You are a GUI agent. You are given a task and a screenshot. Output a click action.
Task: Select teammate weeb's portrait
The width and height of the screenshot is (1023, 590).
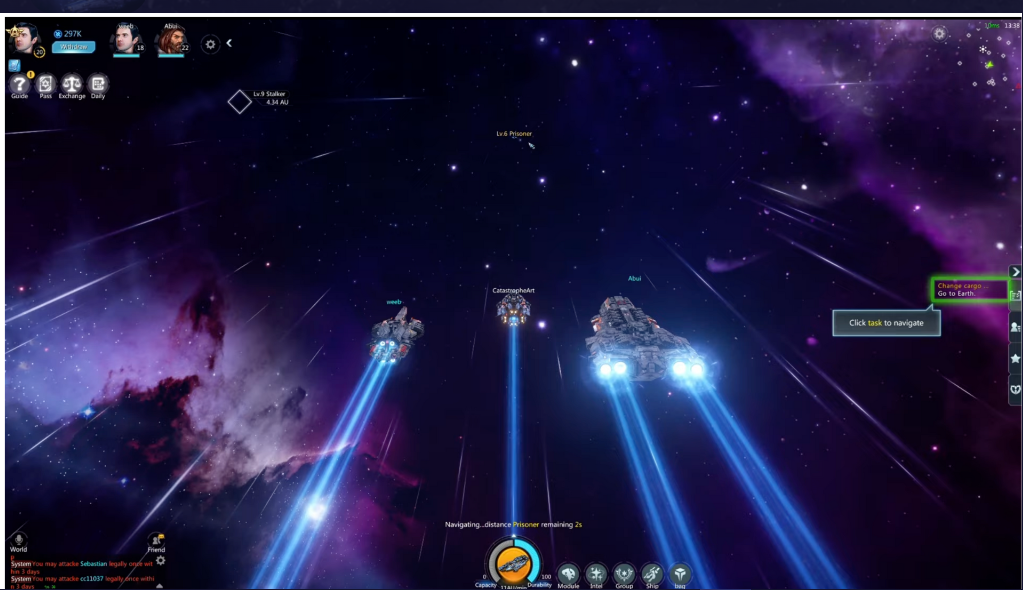tap(124, 40)
